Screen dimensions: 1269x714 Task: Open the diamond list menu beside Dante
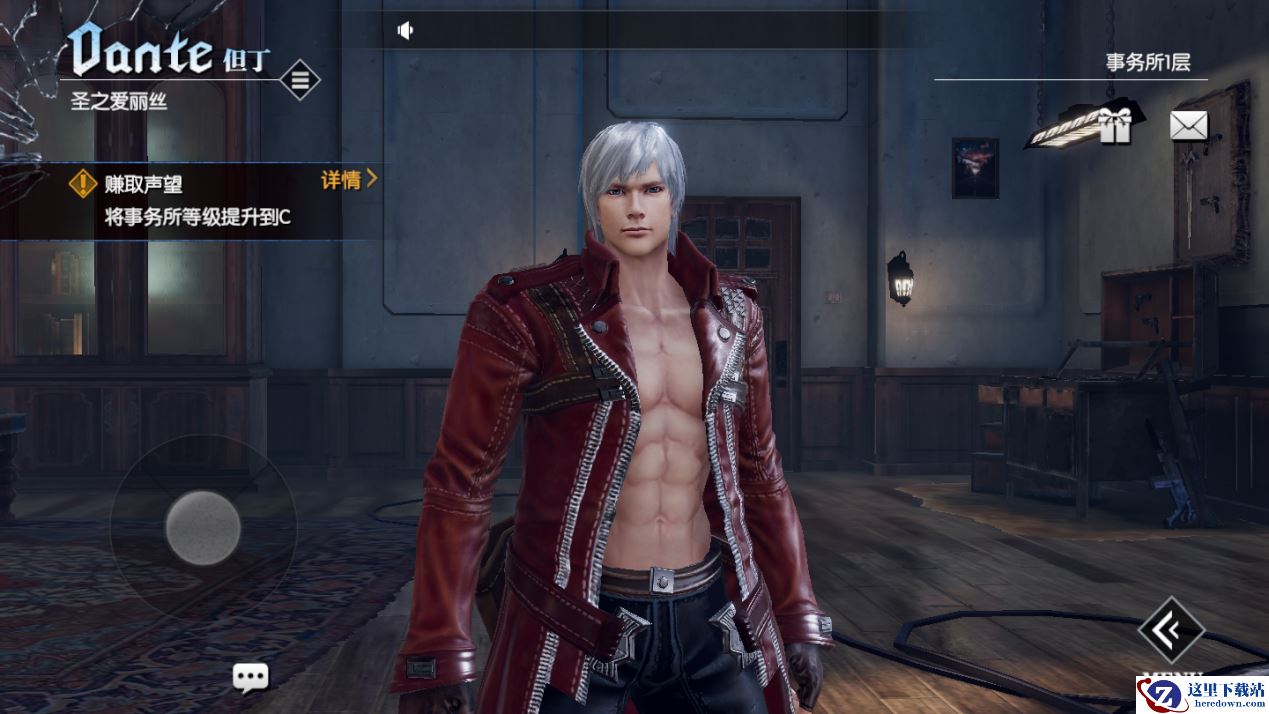point(299,79)
